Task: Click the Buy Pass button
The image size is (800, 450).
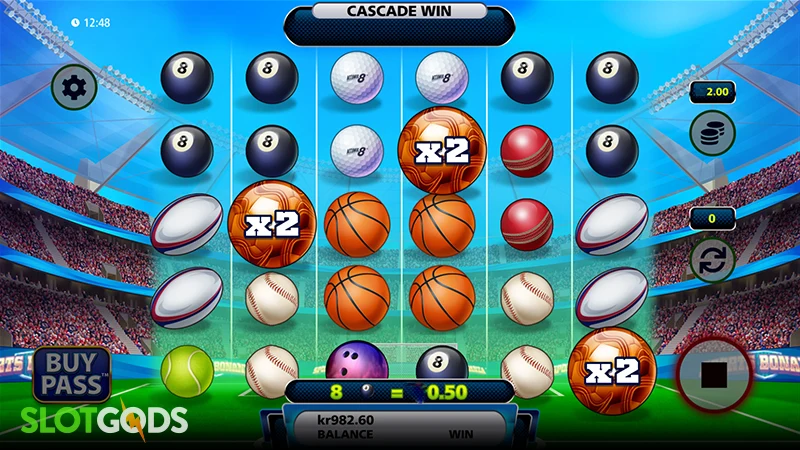Action: (x=71, y=374)
